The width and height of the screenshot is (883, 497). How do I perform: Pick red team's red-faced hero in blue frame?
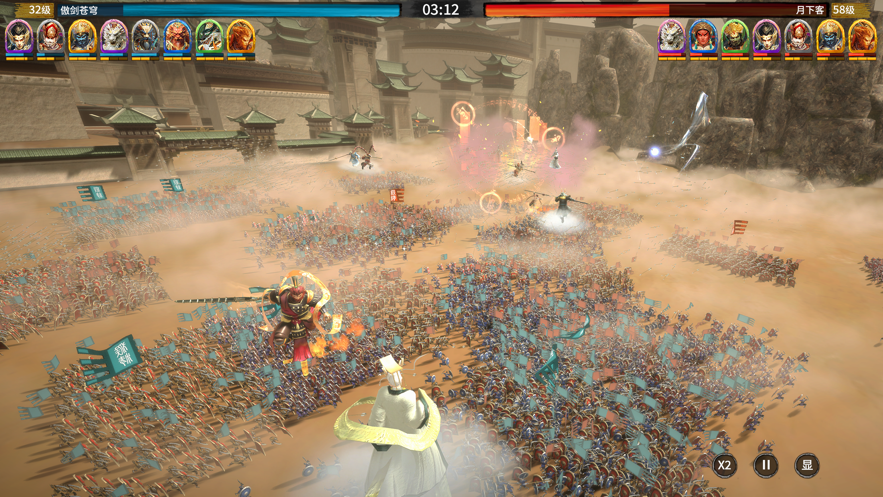[703, 38]
